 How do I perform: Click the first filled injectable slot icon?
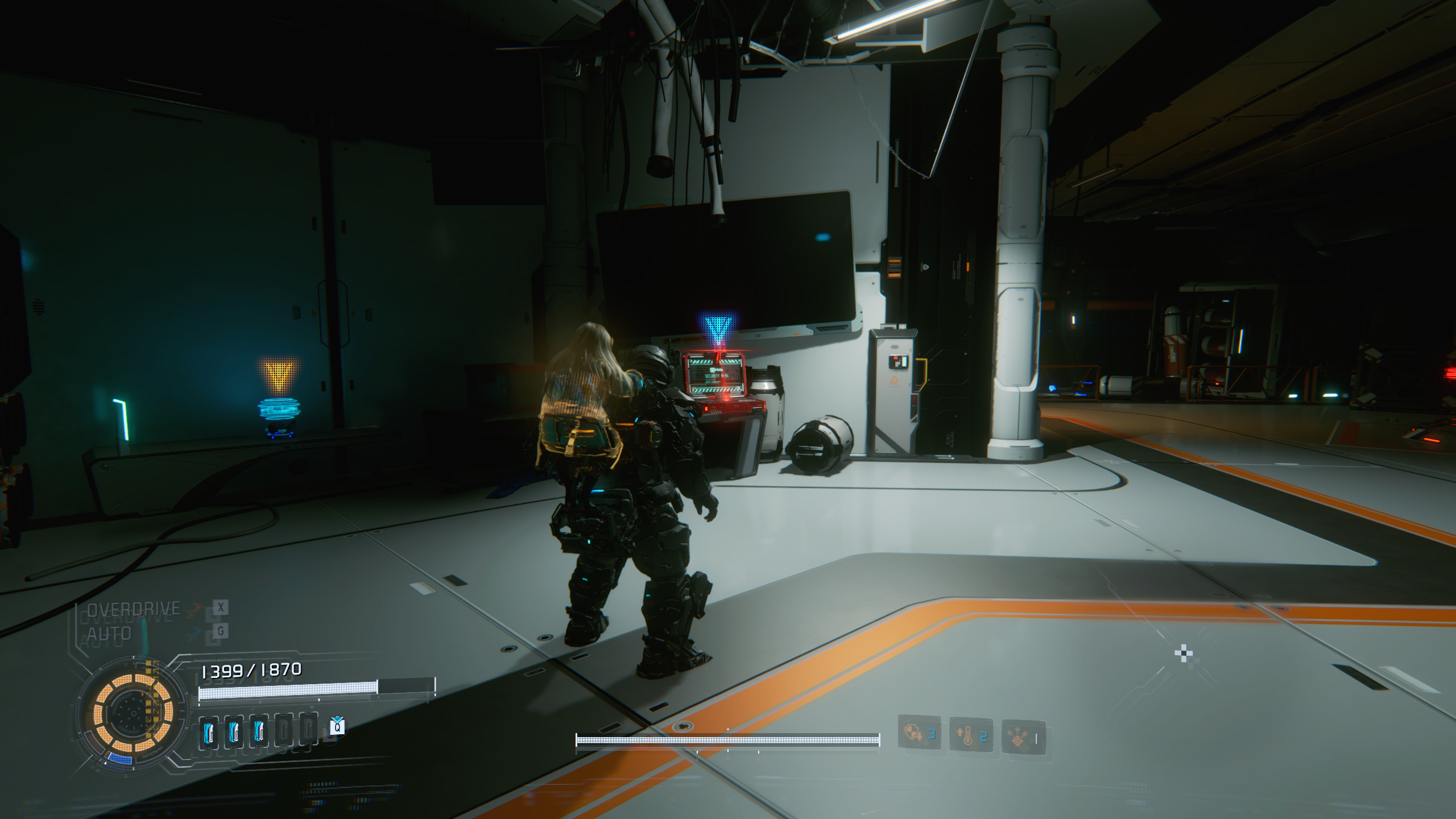click(209, 732)
